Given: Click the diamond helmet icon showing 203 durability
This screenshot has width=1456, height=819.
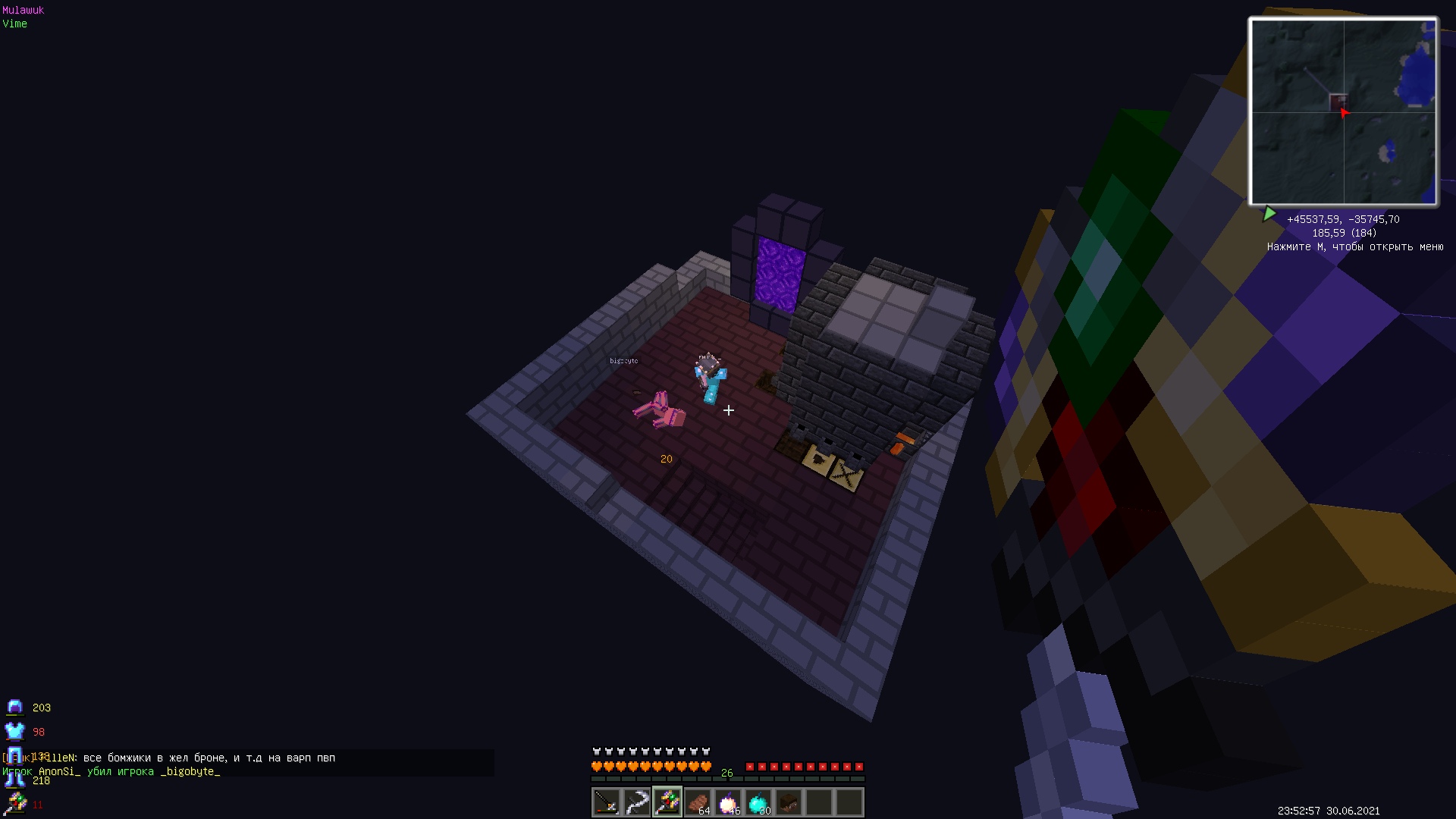Looking at the screenshot, I should tap(15, 707).
